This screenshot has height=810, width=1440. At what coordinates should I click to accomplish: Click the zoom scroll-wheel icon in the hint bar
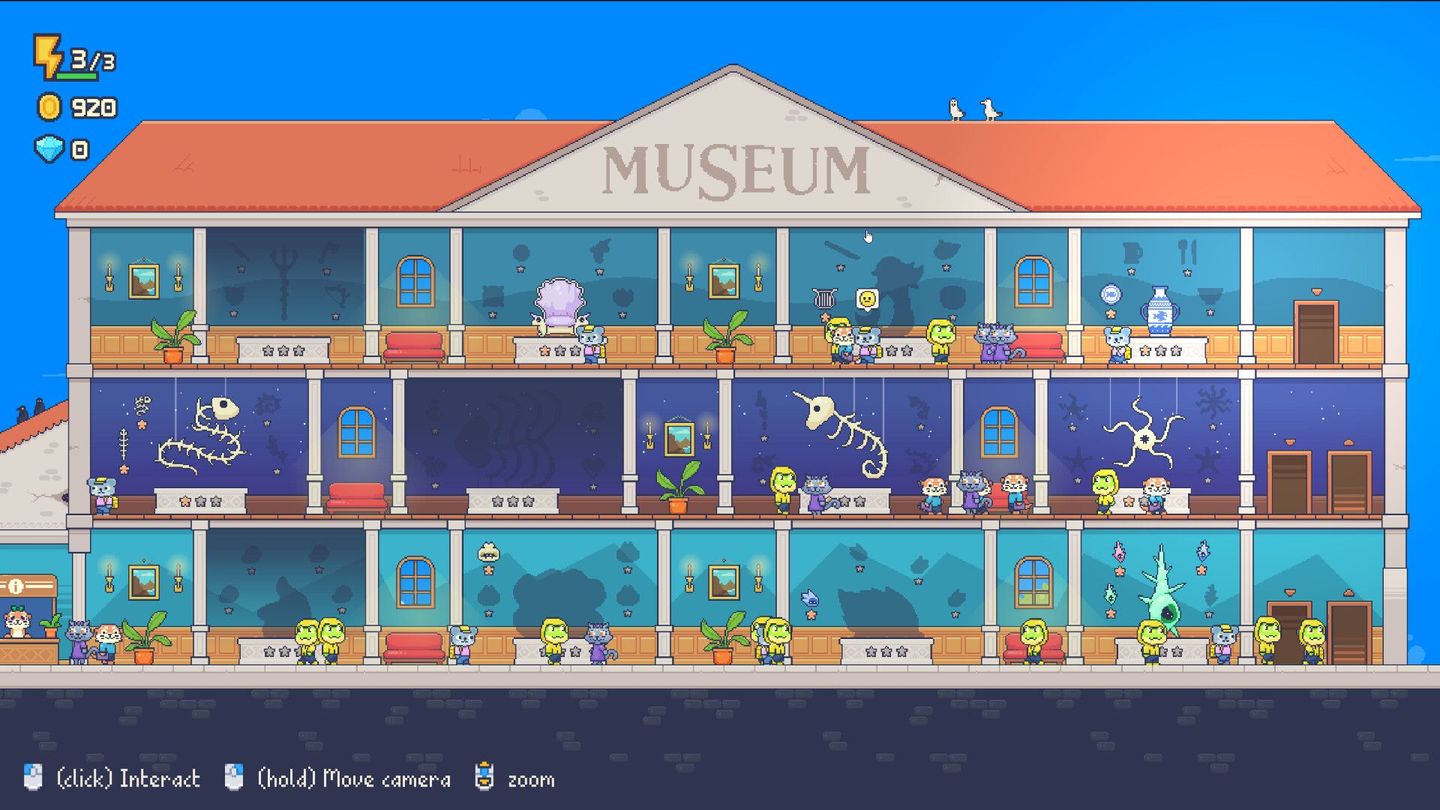[487, 777]
